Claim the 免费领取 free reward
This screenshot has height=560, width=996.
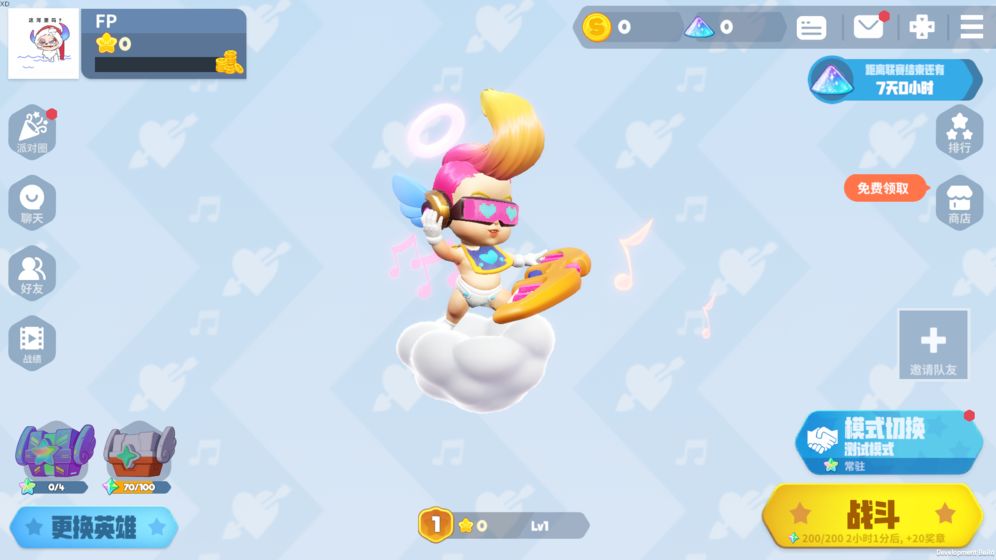click(883, 188)
